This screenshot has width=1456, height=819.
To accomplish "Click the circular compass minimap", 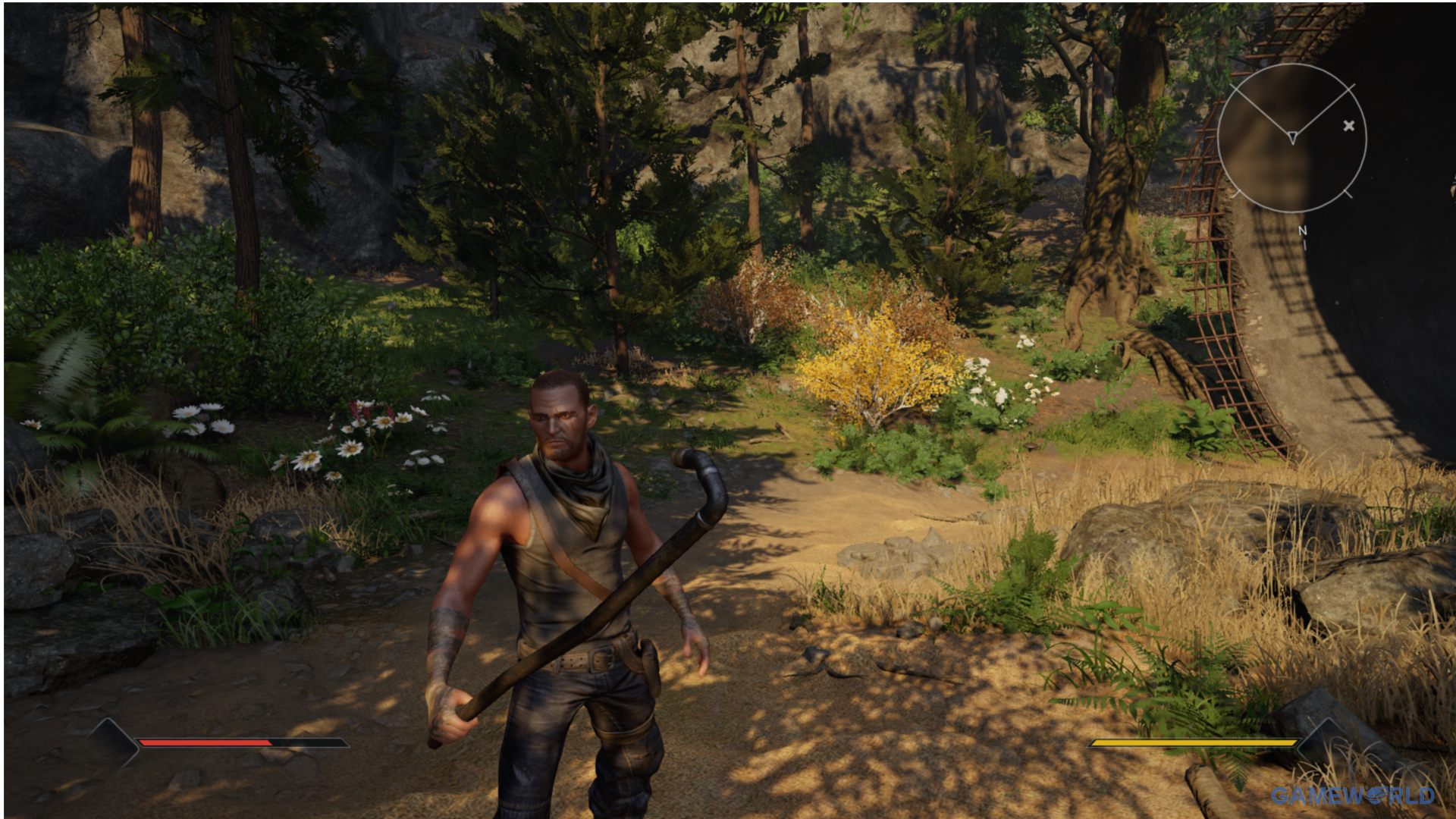I will 1291,138.
